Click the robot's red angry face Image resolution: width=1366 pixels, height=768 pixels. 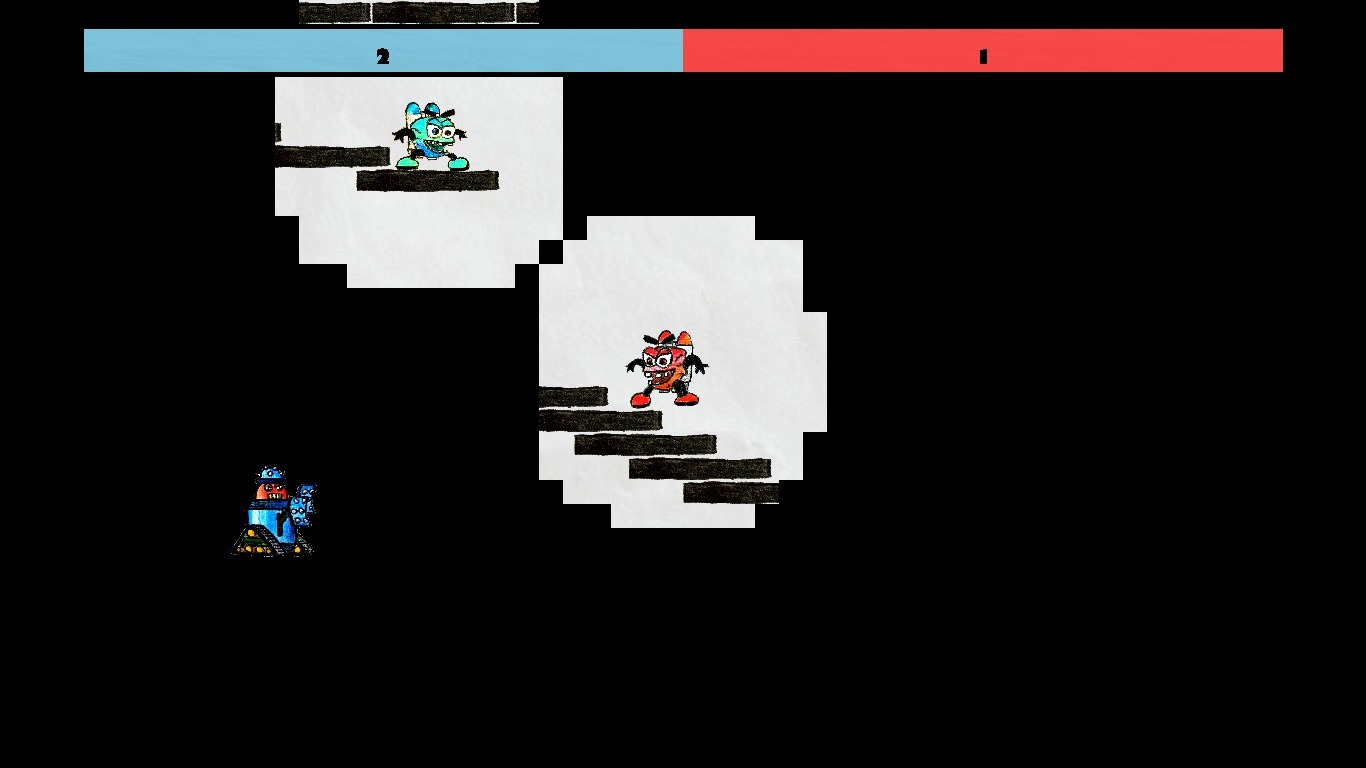click(x=273, y=490)
